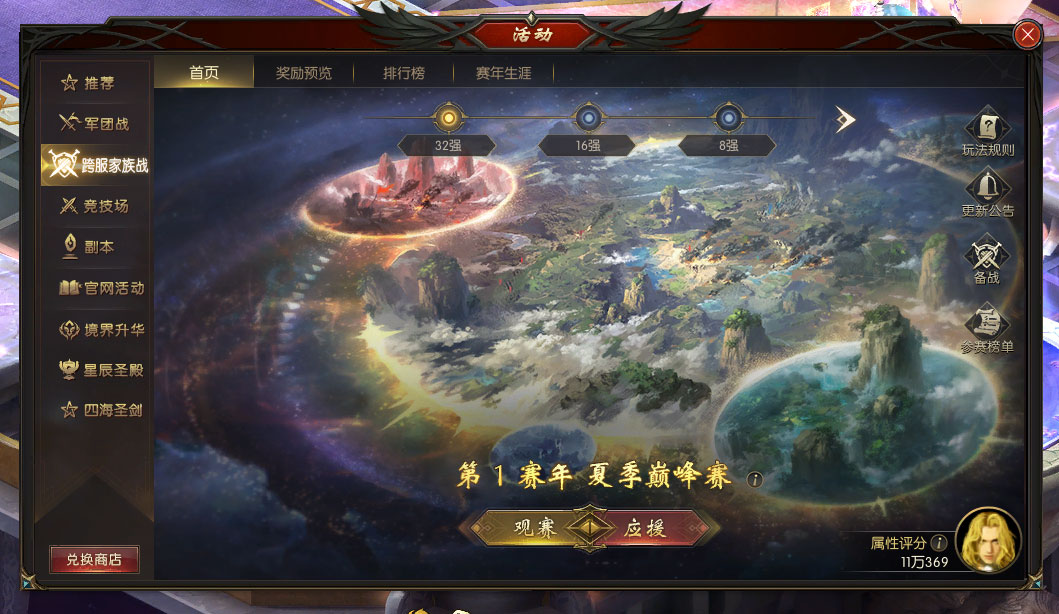Select 军团战 in the sidebar
1059x614 pixels.
[x=96, y=124]
